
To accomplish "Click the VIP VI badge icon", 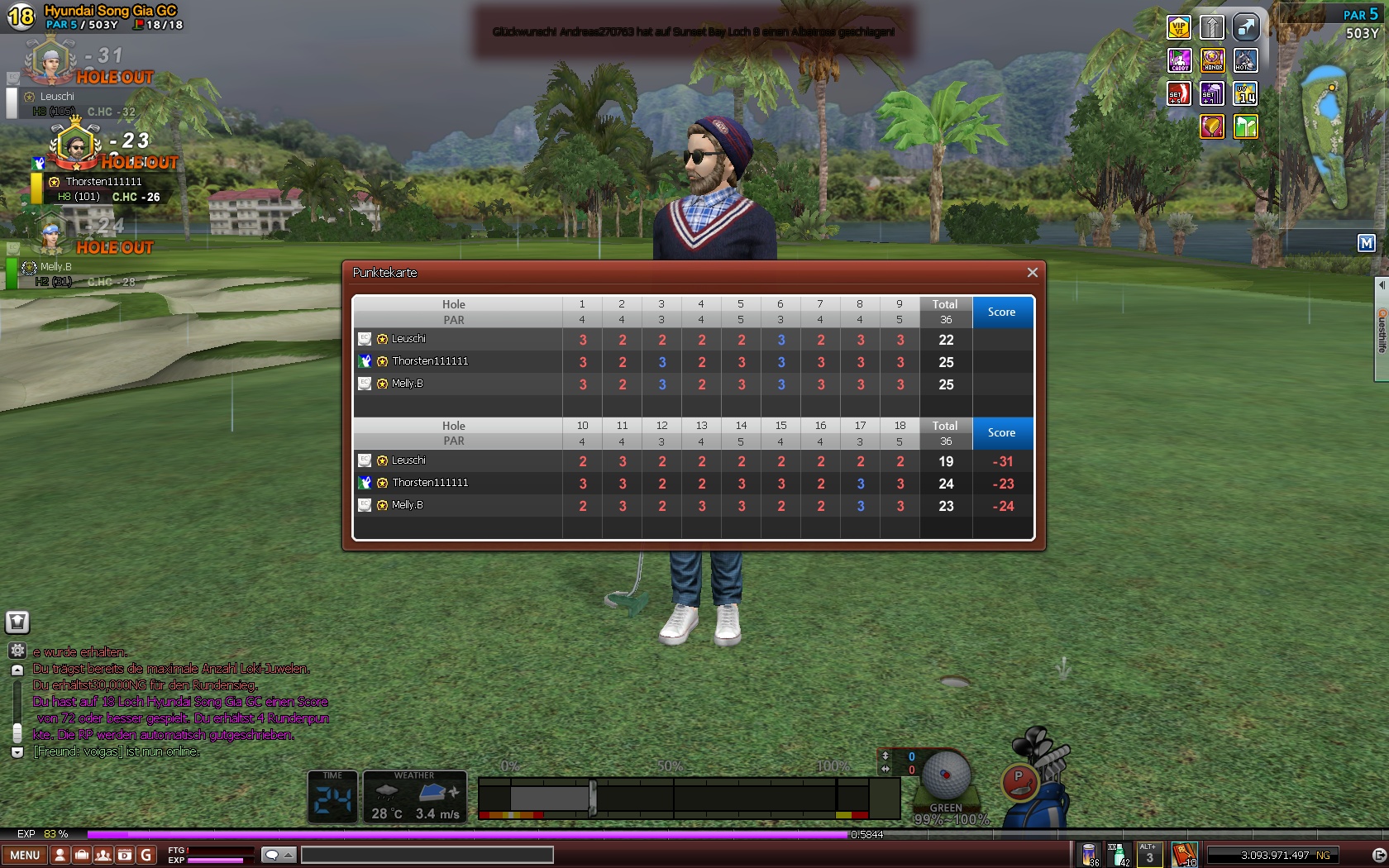I will [1178, 27].
